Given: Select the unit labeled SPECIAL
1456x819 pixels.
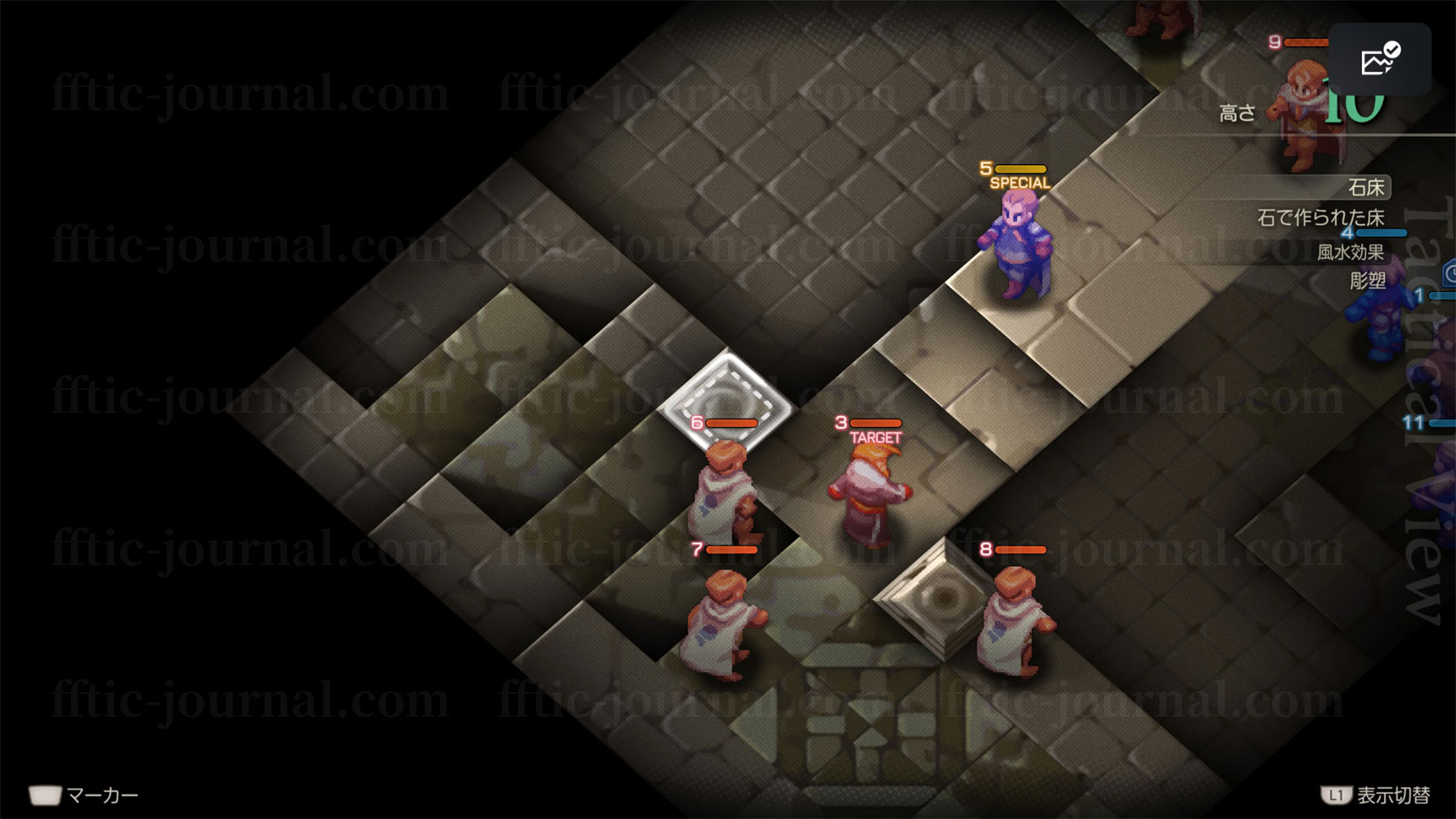Looking at the screenshot, I should point(1018,245).
